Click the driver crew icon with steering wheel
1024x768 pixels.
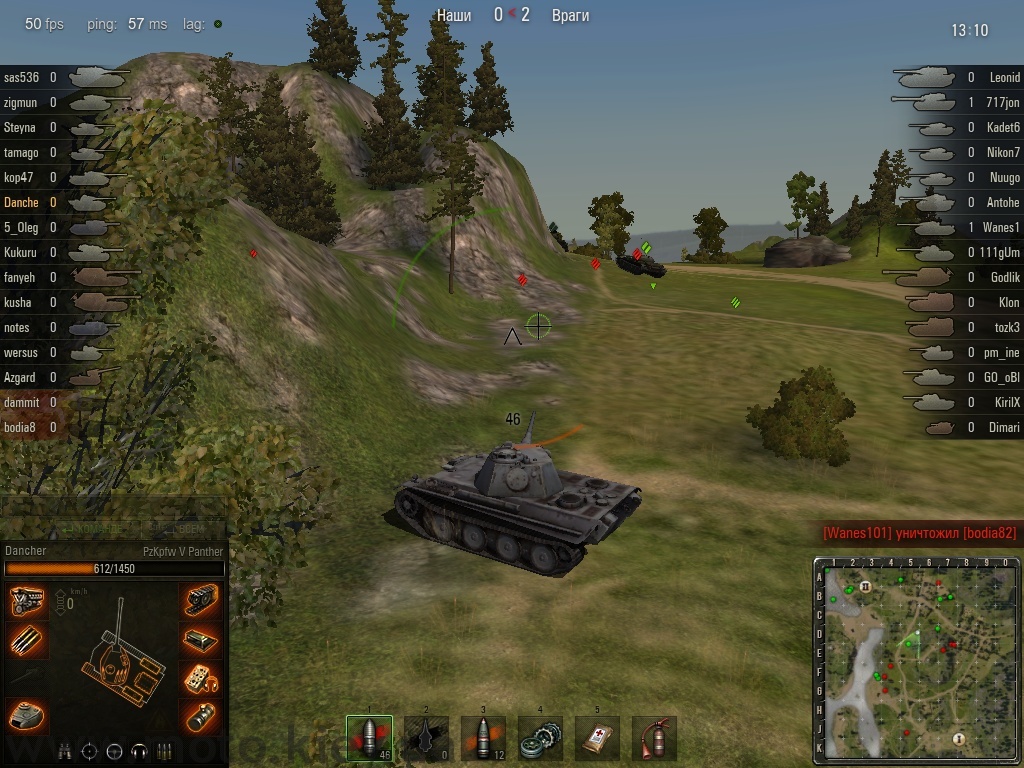pos(113,751)
